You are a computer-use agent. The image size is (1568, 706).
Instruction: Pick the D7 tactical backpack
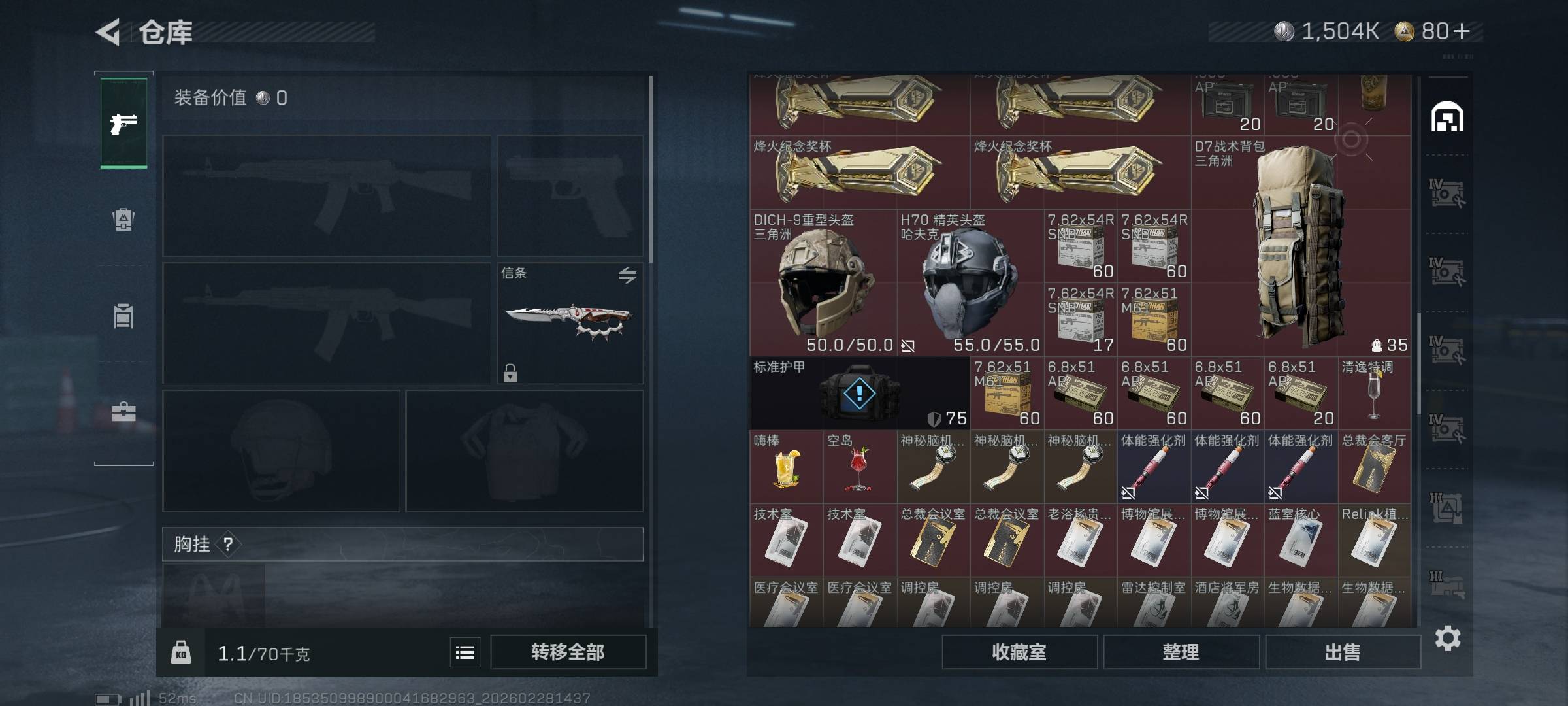[x=1300, y=248]
